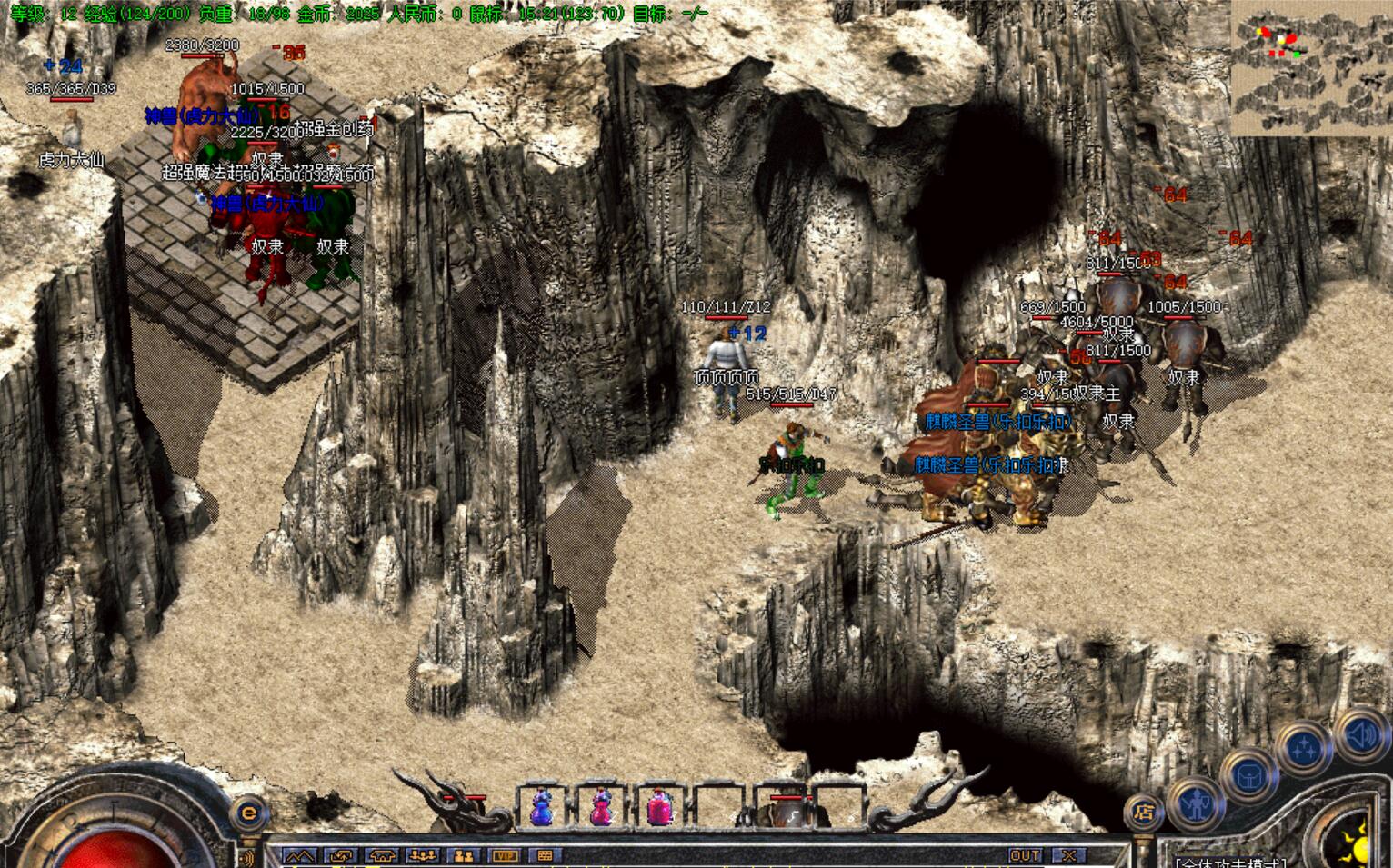Click the round gold 'e' button
1393x868 pixels.
(248, 812)
